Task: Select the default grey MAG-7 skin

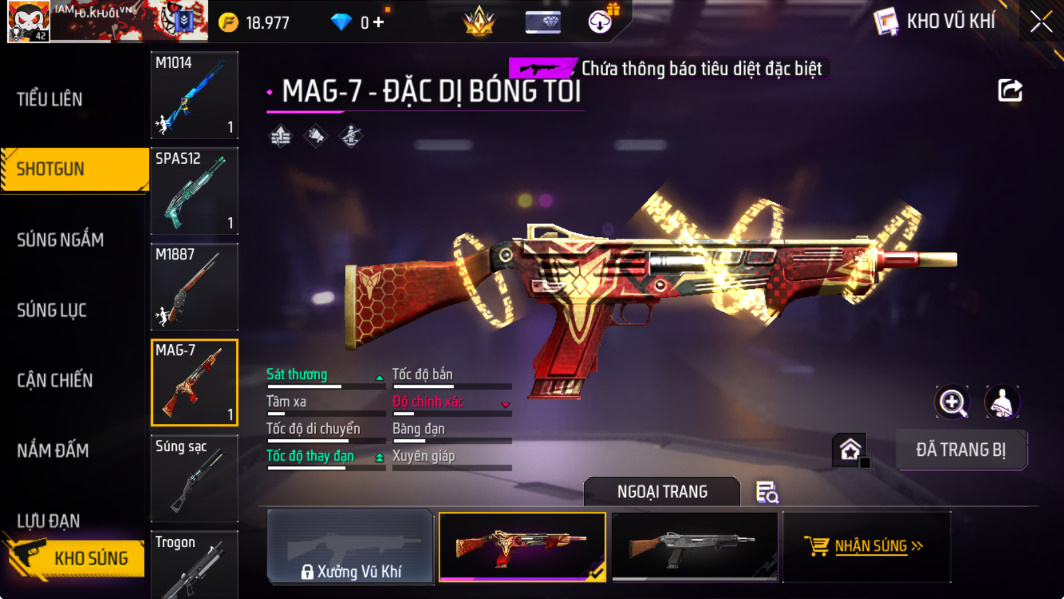Action: [x=694, y=547]
